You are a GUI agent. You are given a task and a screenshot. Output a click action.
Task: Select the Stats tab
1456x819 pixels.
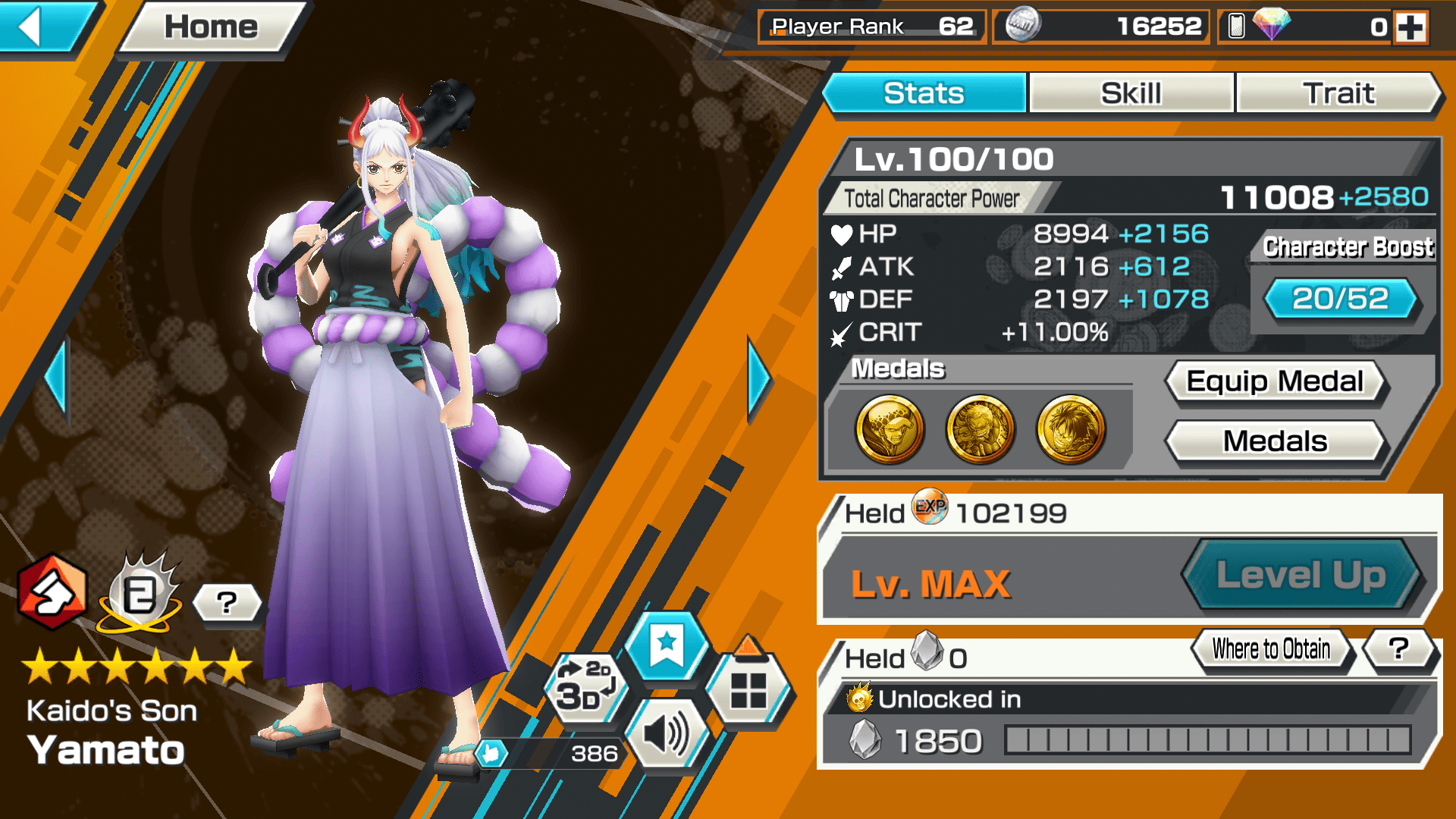click(x=924, y=93)
